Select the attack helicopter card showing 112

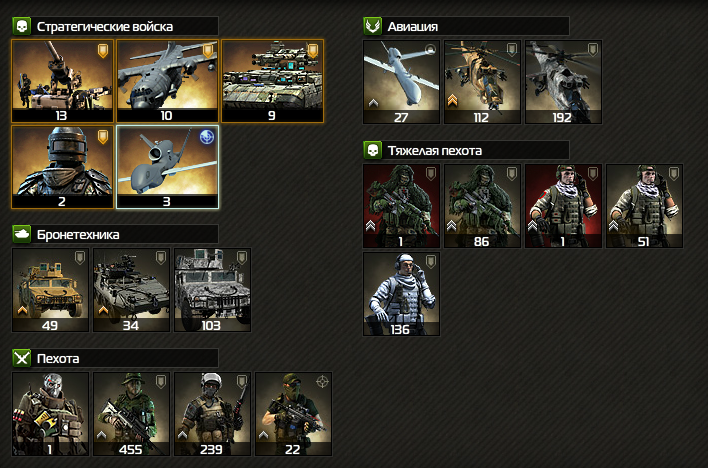click(482, 79)
